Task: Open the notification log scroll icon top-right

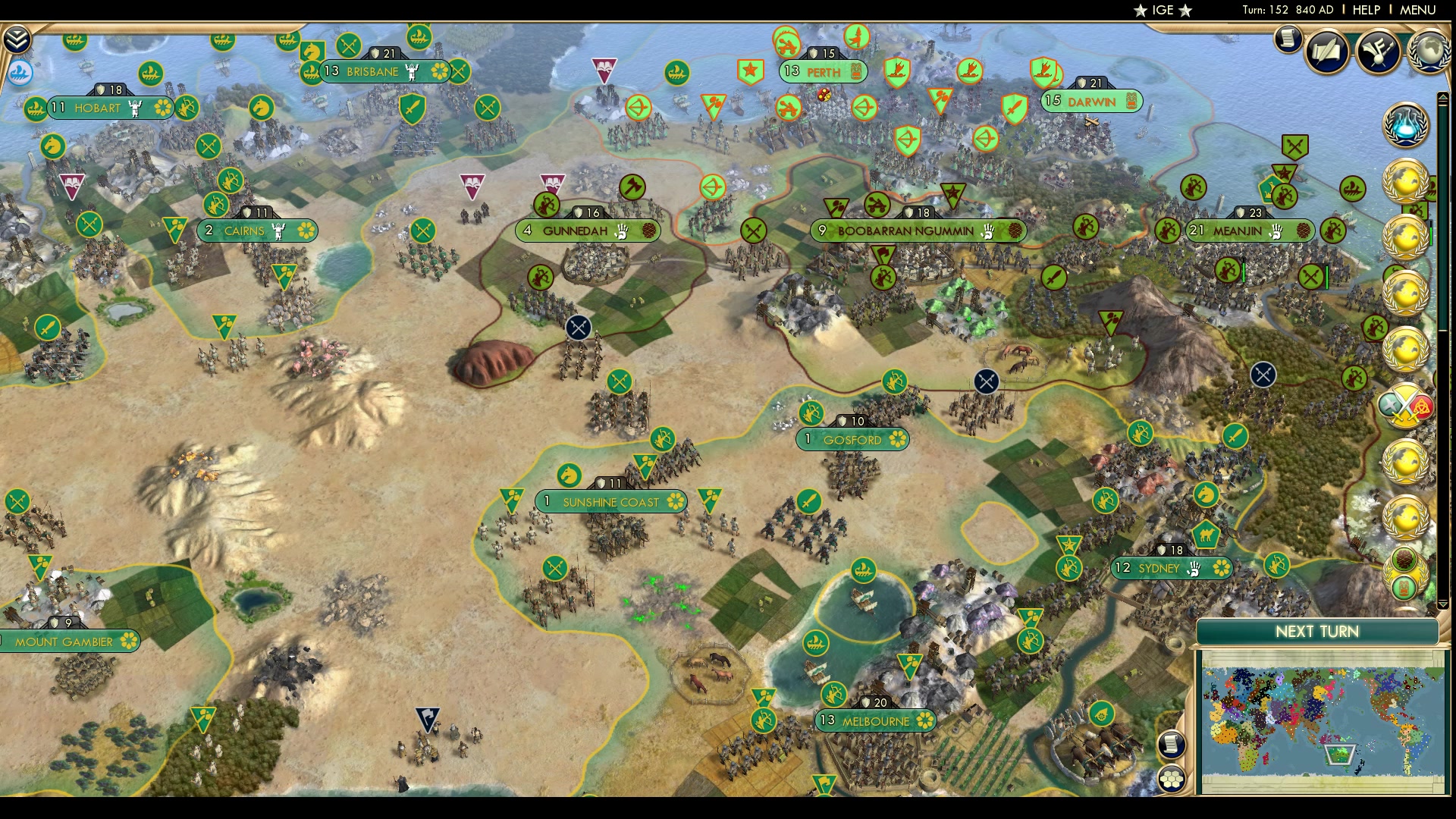Action: pos(1287,42)
